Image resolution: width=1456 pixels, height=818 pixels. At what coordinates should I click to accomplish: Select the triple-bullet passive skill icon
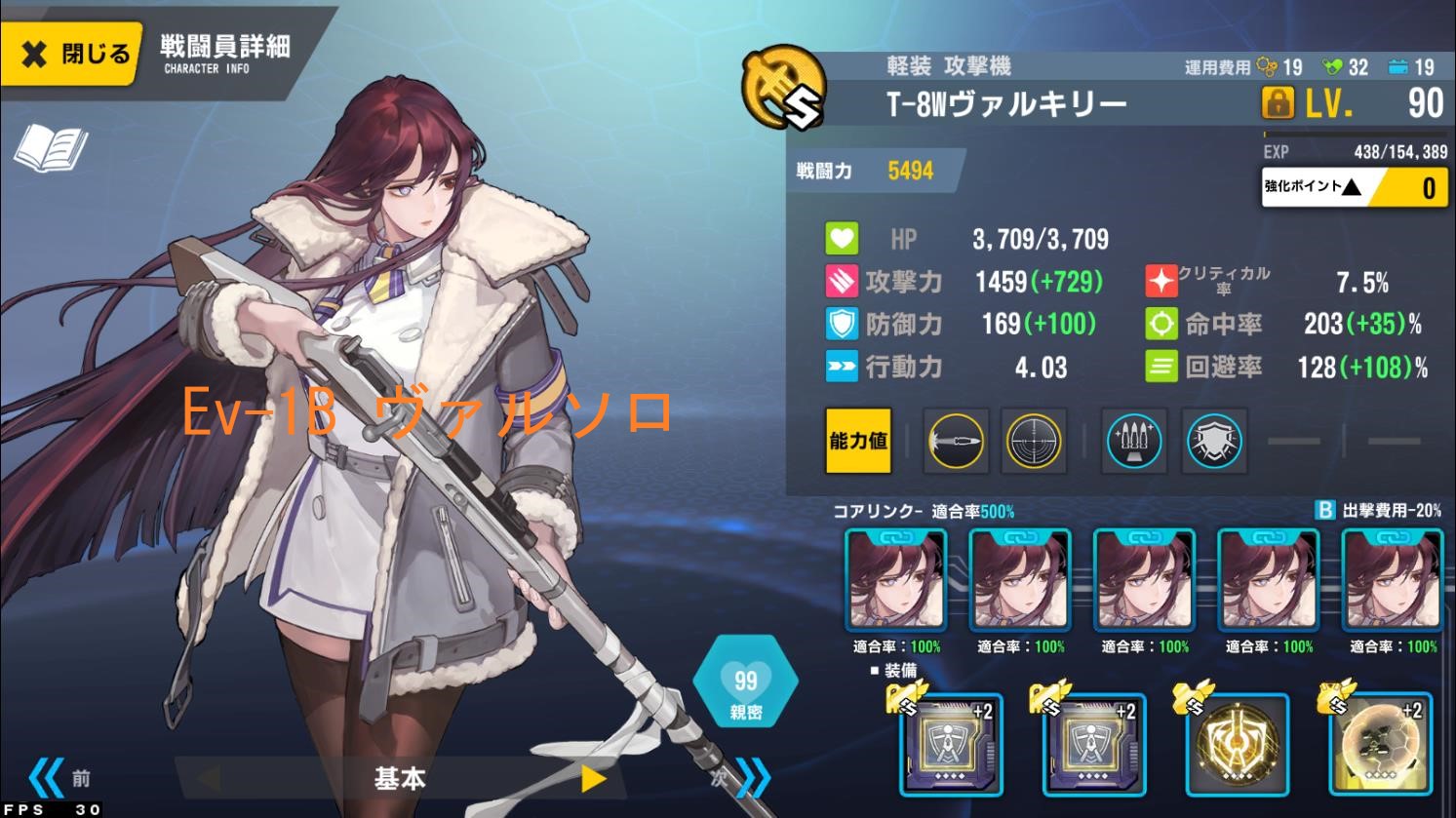click(x=1135, y=442)
